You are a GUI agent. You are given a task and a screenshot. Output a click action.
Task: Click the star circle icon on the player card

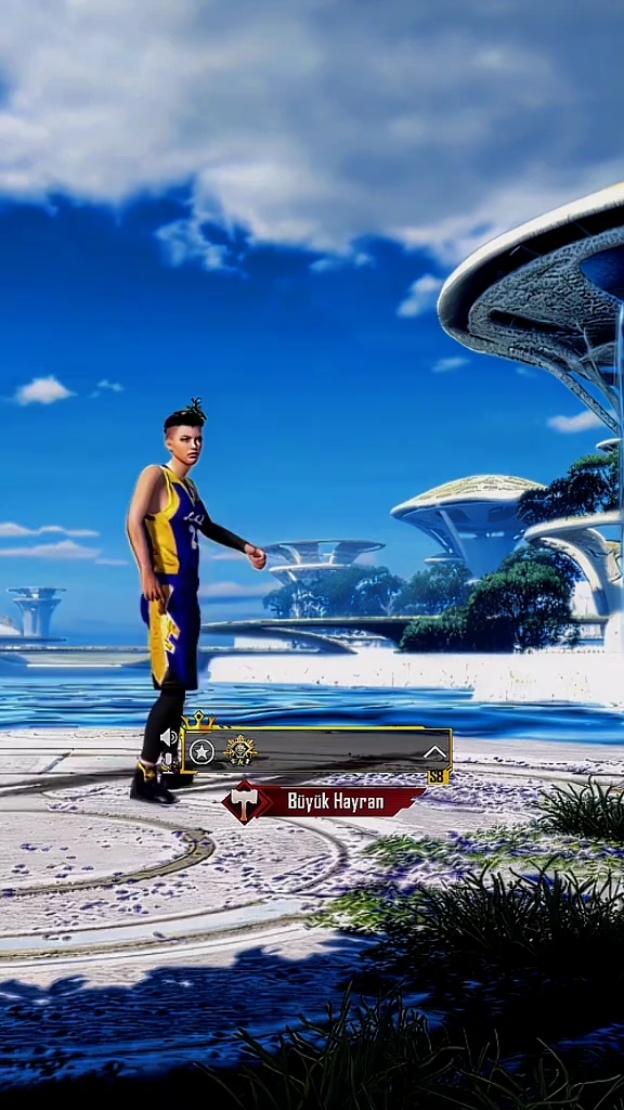coord(203,752)
